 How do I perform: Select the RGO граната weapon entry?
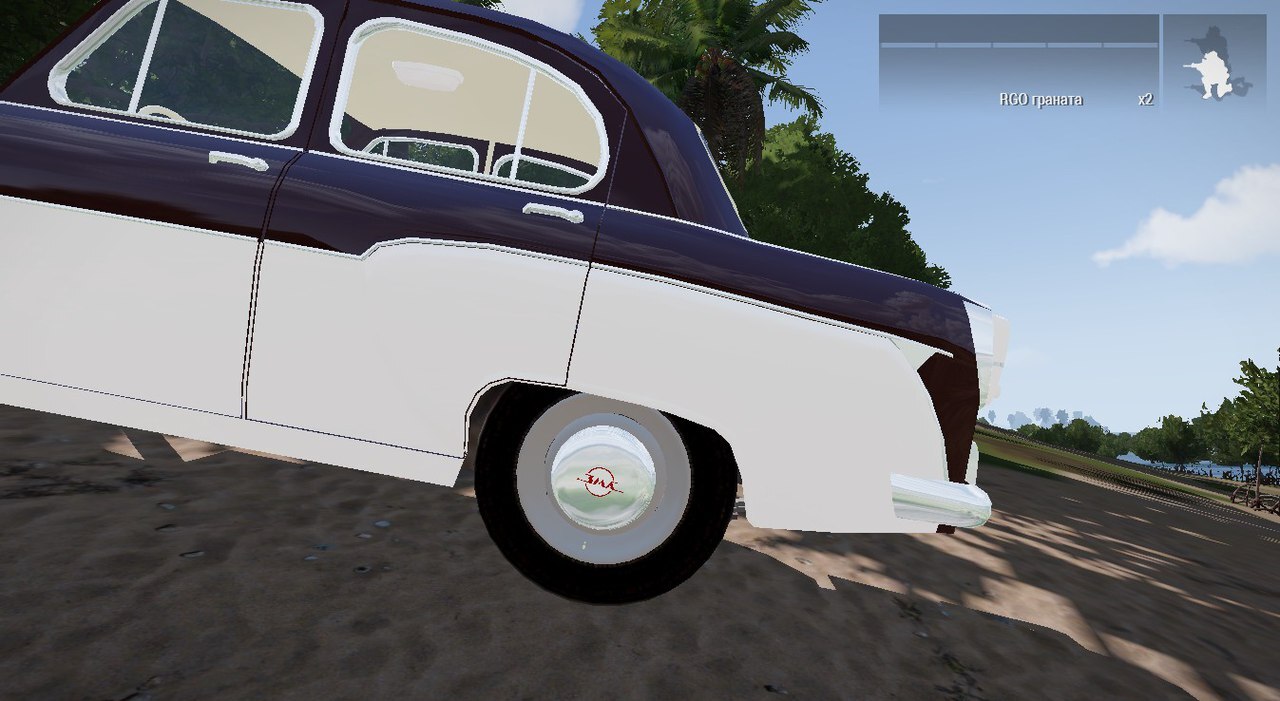click(x=1040, y=100)
